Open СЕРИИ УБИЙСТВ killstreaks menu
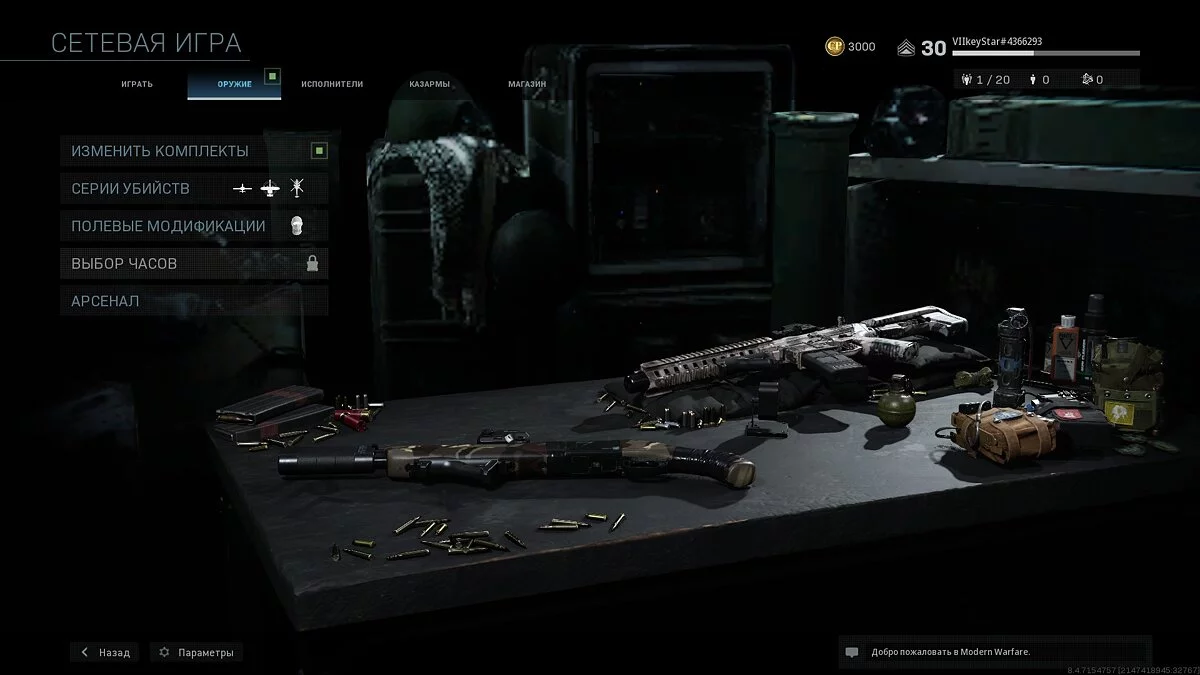This screenshot has height=675, width=1200. (194, 188)
